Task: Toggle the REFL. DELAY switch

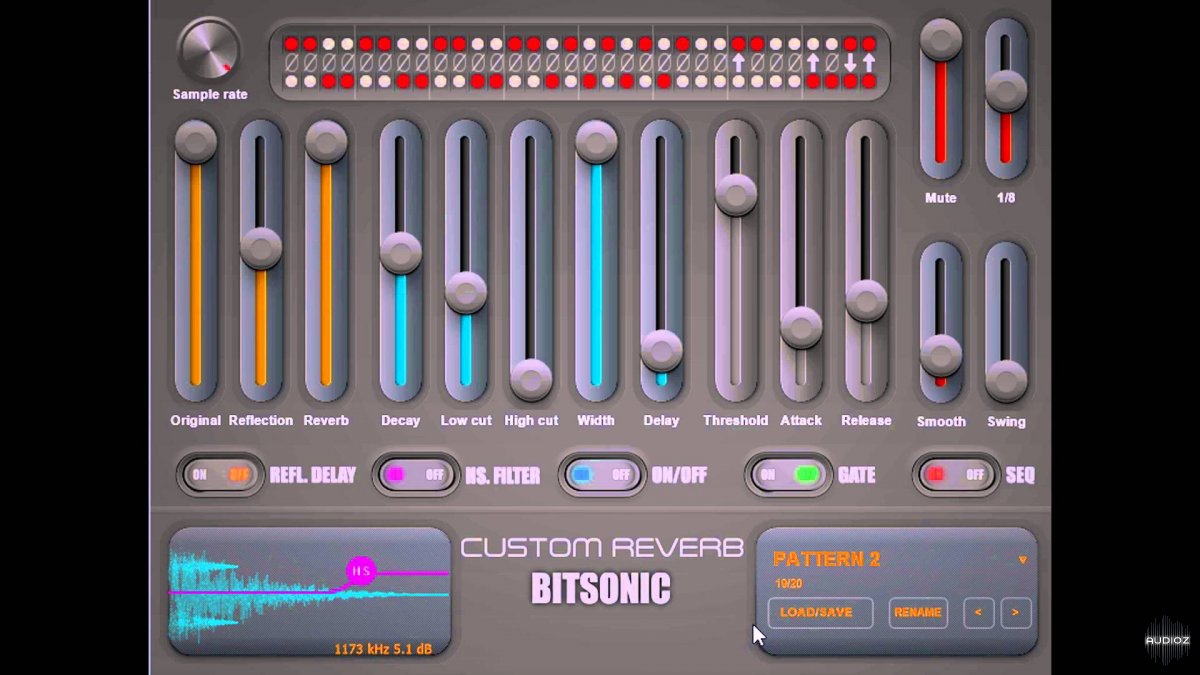Action: 220,475
